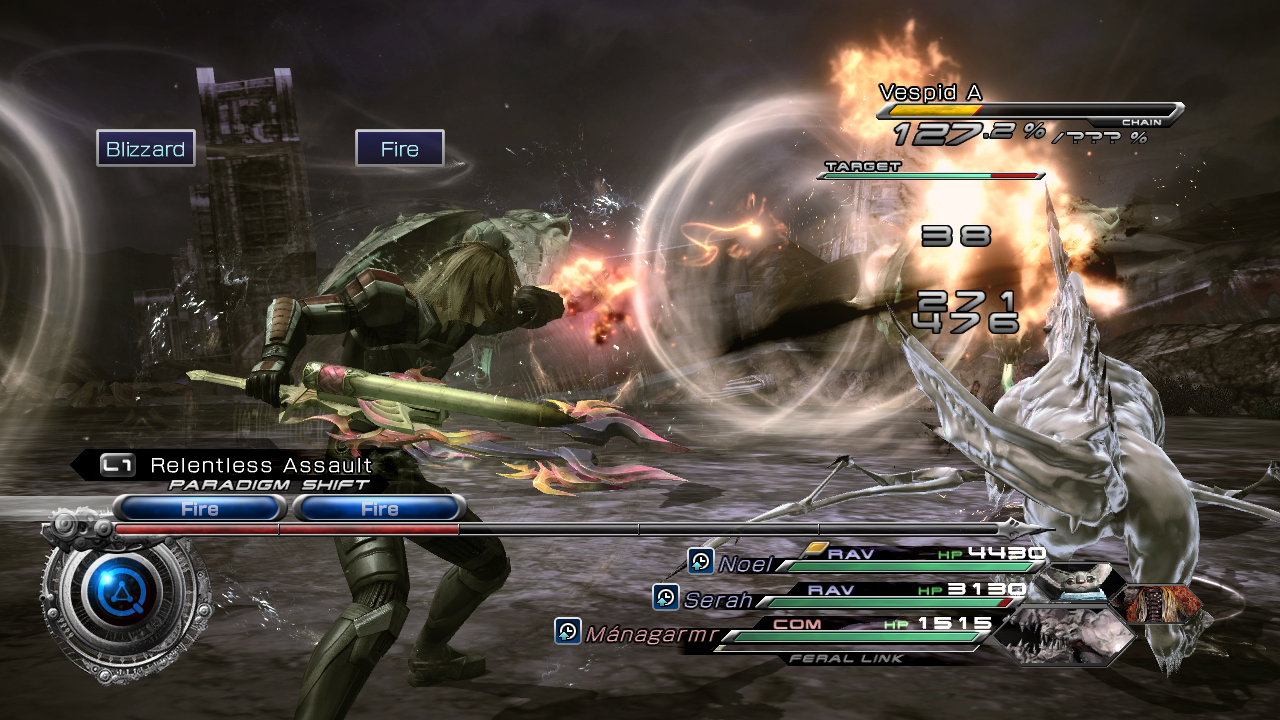
Task: Pick the pale furry monster portrait
Action: [x=1070, y=584]
